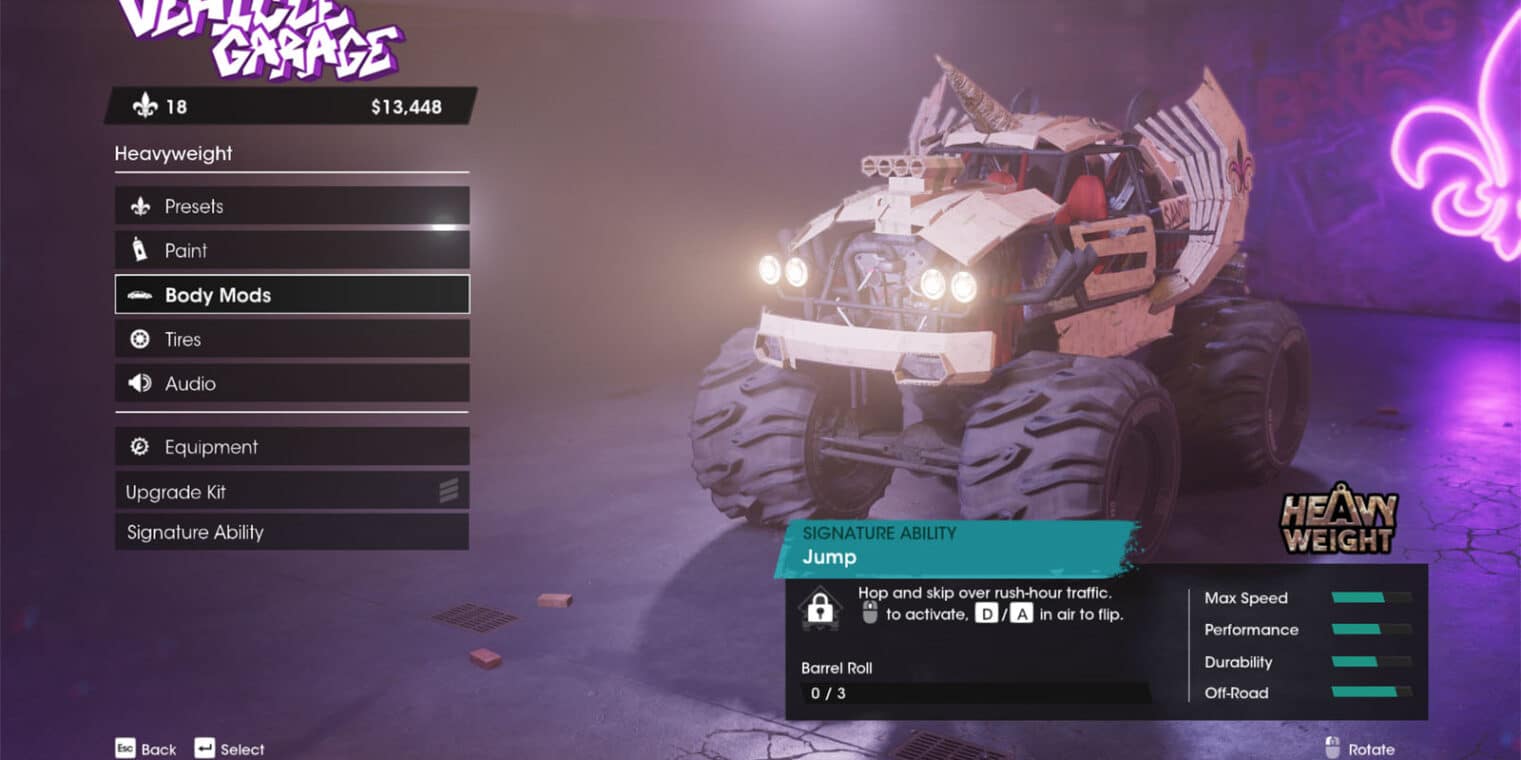Open the Presets menu entry
1521x760 pixels.
coord(291,207)
